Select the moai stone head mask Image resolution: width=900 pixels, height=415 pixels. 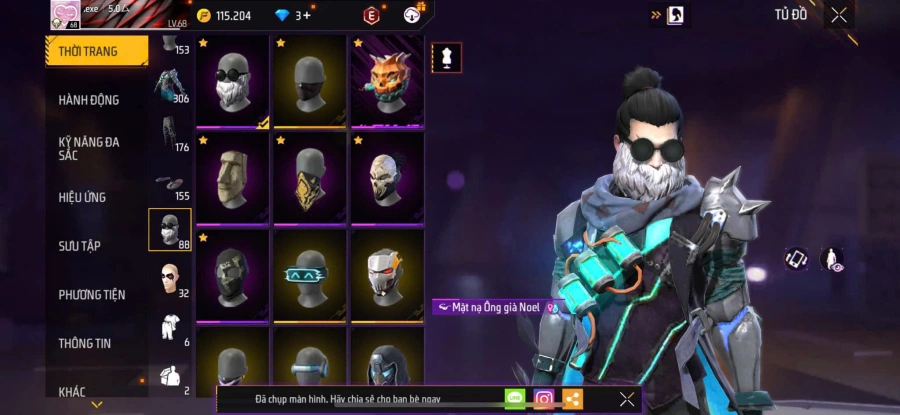click(232, 178)
